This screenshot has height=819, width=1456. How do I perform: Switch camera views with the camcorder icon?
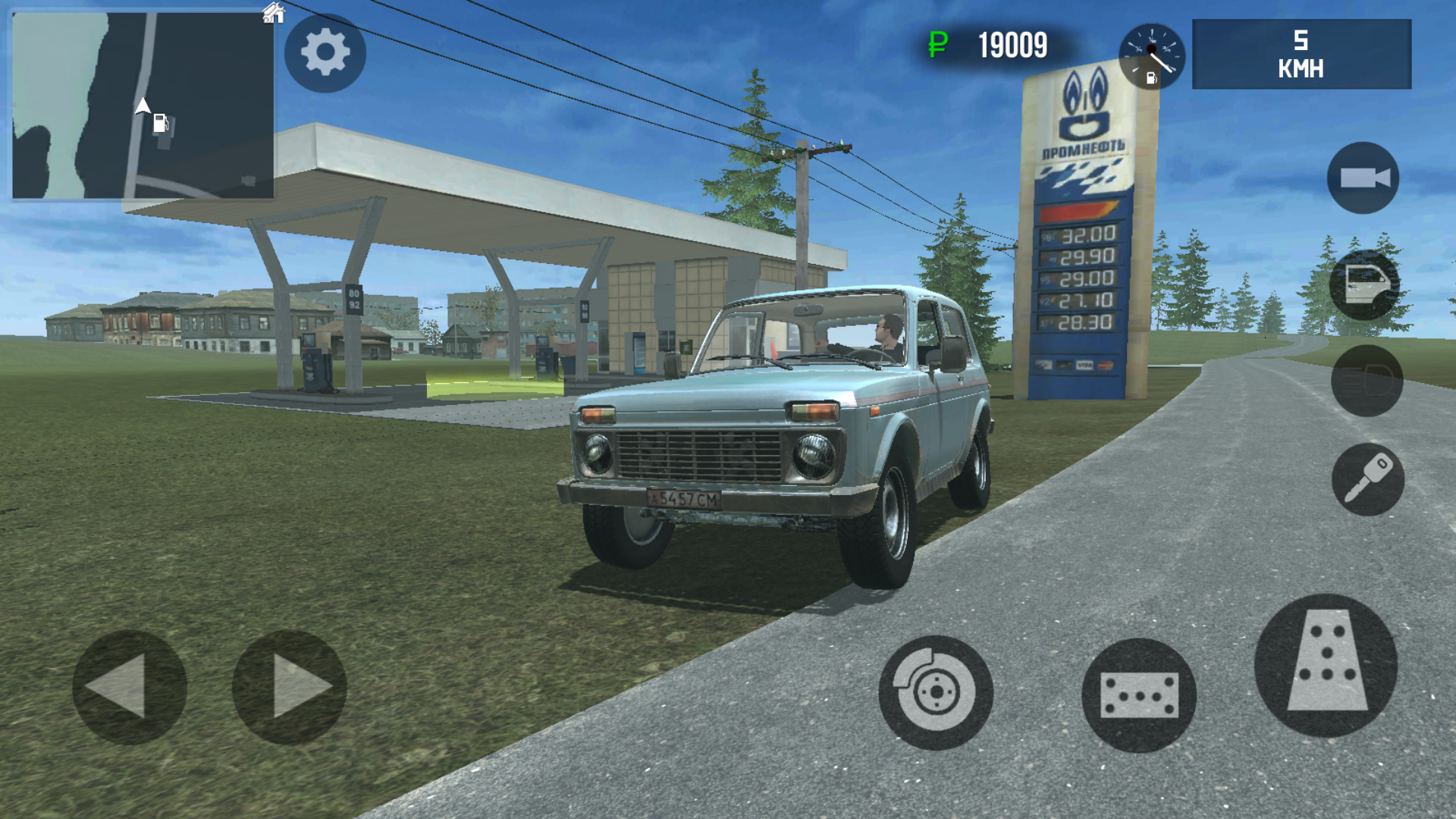tap(1363, 176)
